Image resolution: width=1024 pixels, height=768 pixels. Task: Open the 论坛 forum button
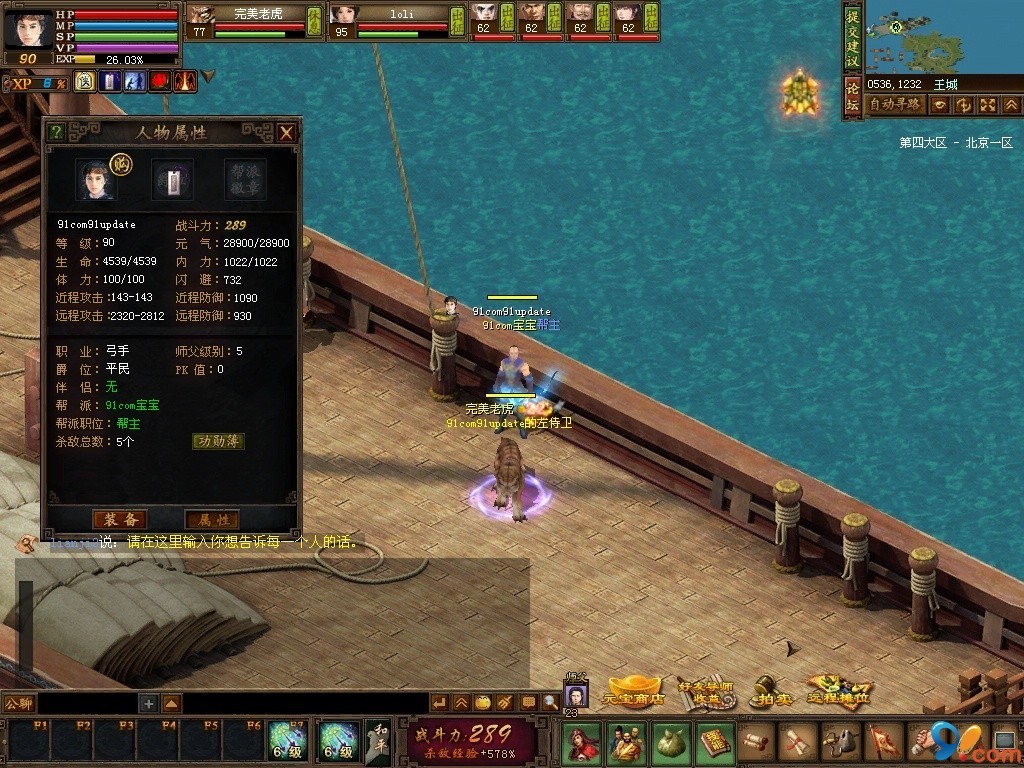852,98
